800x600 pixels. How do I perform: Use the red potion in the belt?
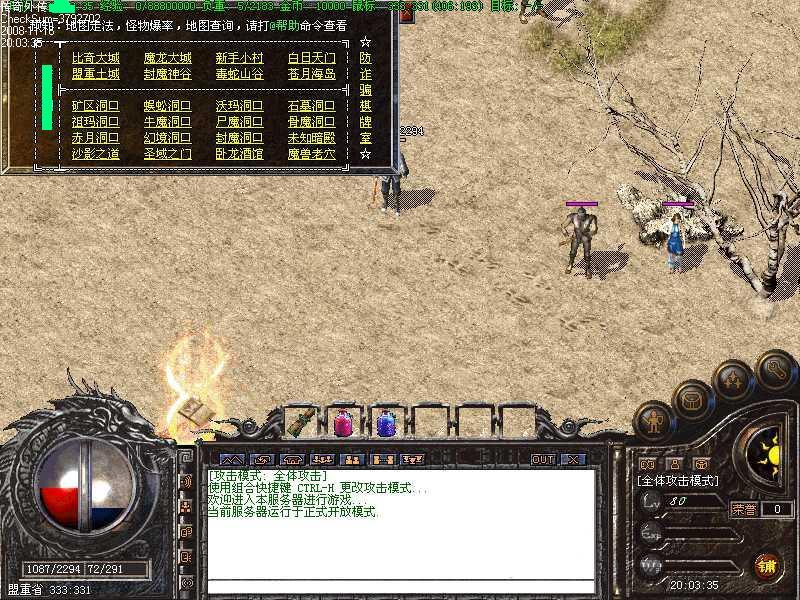[342, 423]
